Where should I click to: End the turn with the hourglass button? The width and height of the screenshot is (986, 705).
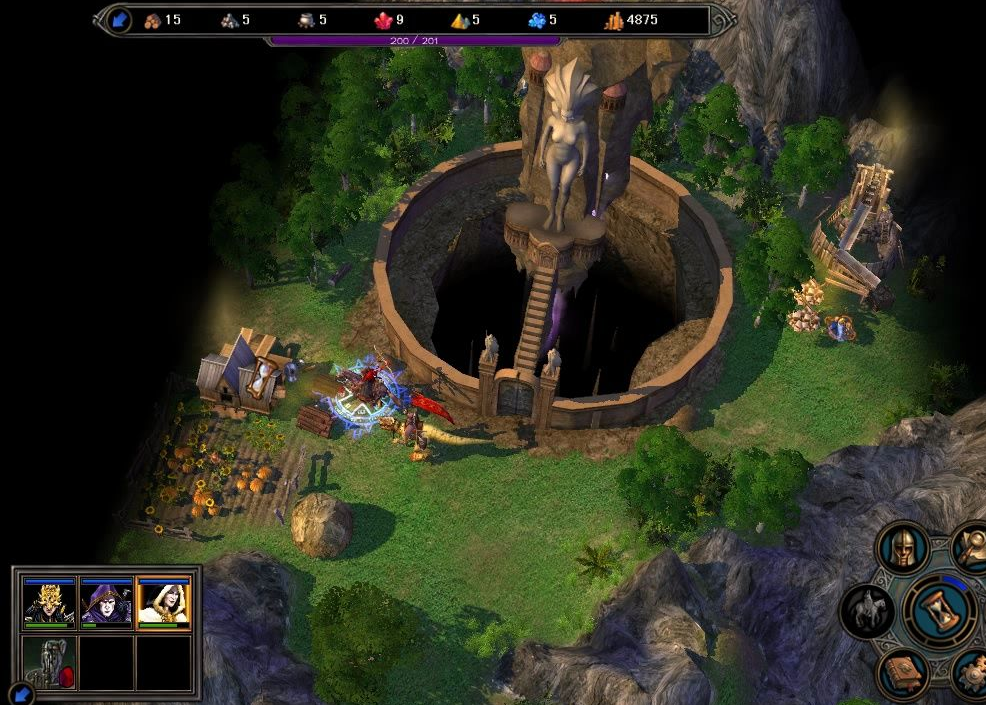[939, 610]
